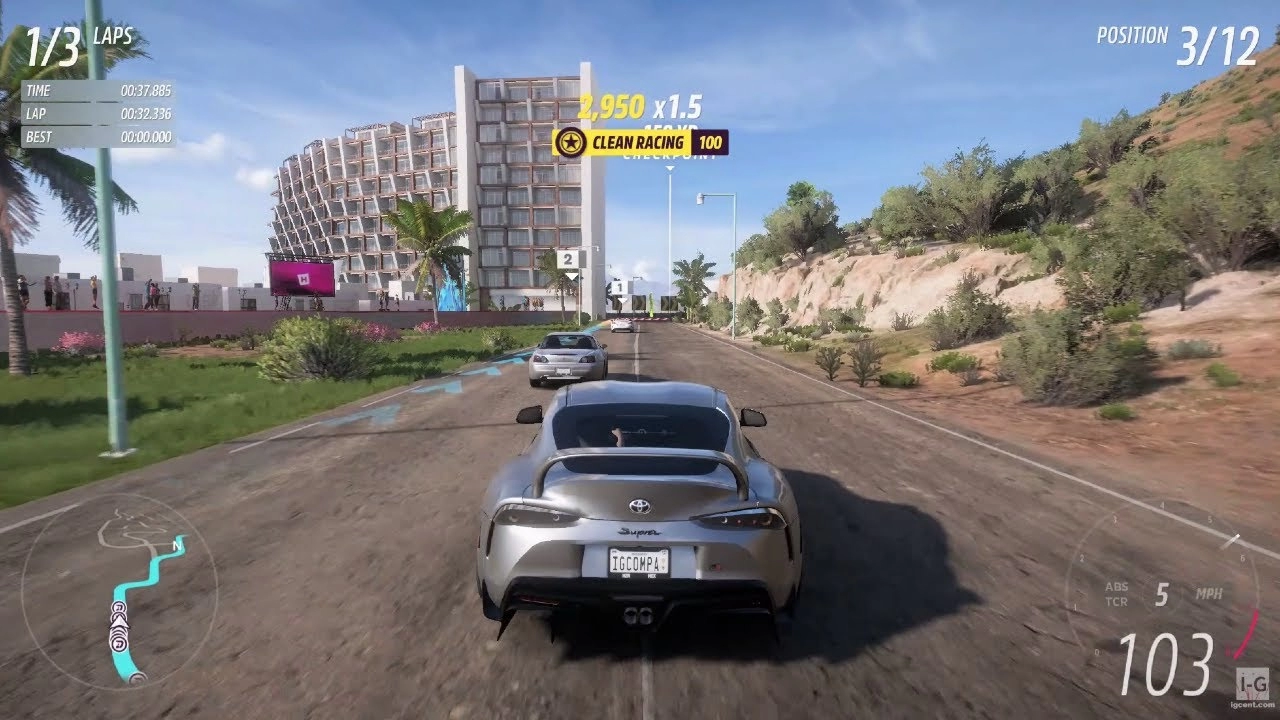Click the position 2 opponent marker
This screenshot has height=720, width=1280.
569,260
